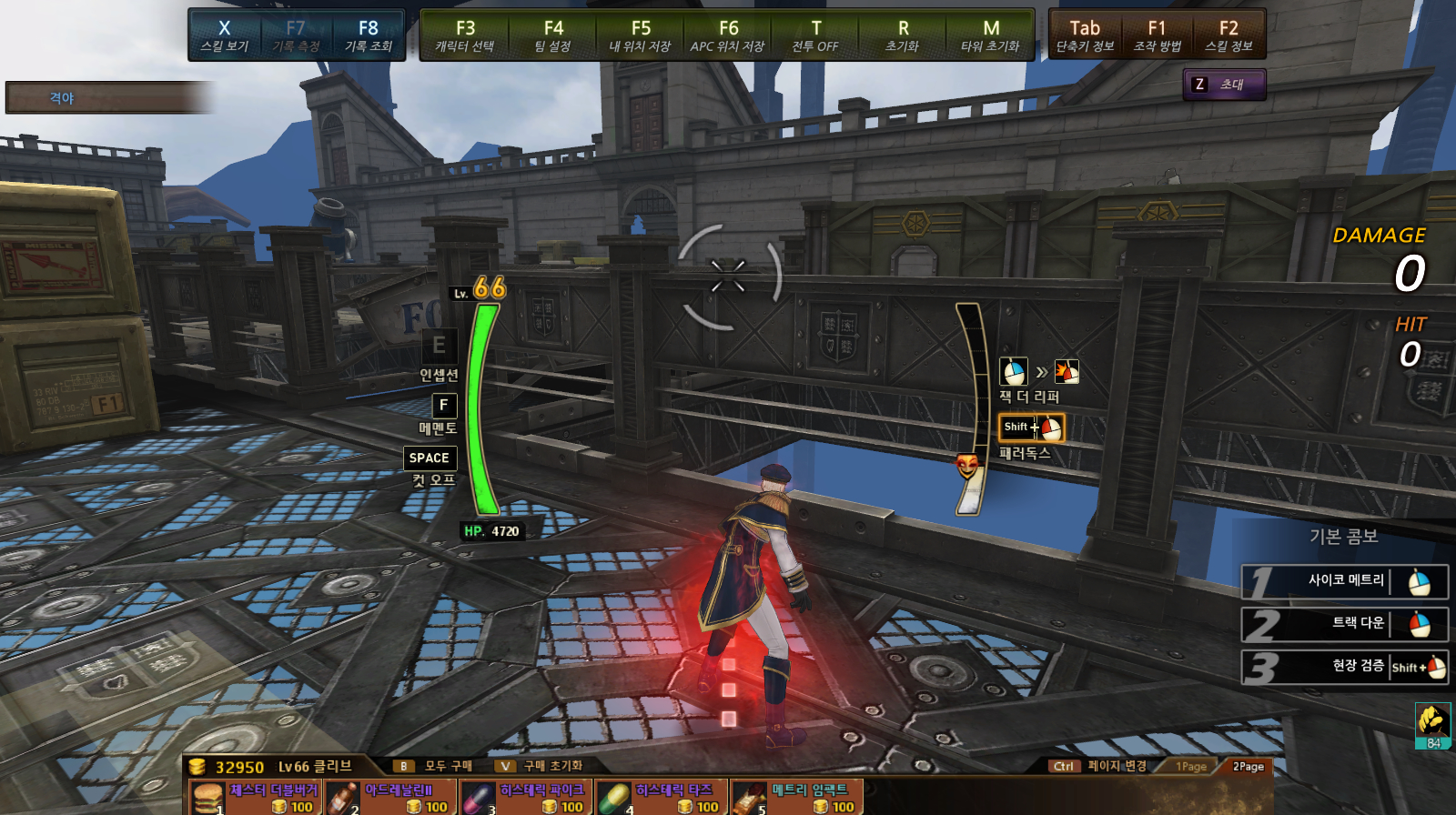Image resolution: width=1456 pixels, height=815 pixels.
Task: Open 캐릭터 선택 character select
Action: (465, 35)
